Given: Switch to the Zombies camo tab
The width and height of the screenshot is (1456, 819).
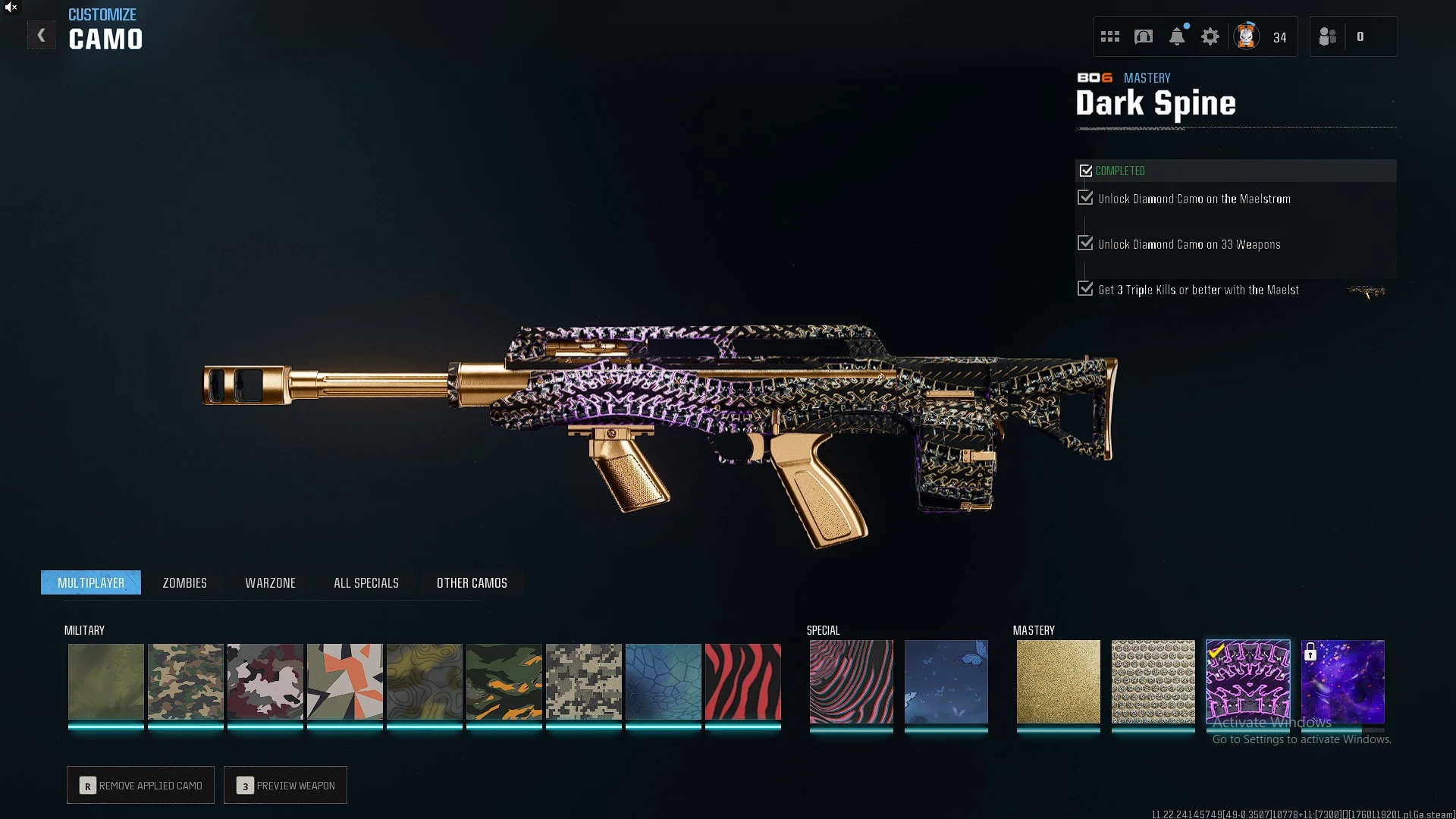Looking at the screenshot, I should [184, 582].
